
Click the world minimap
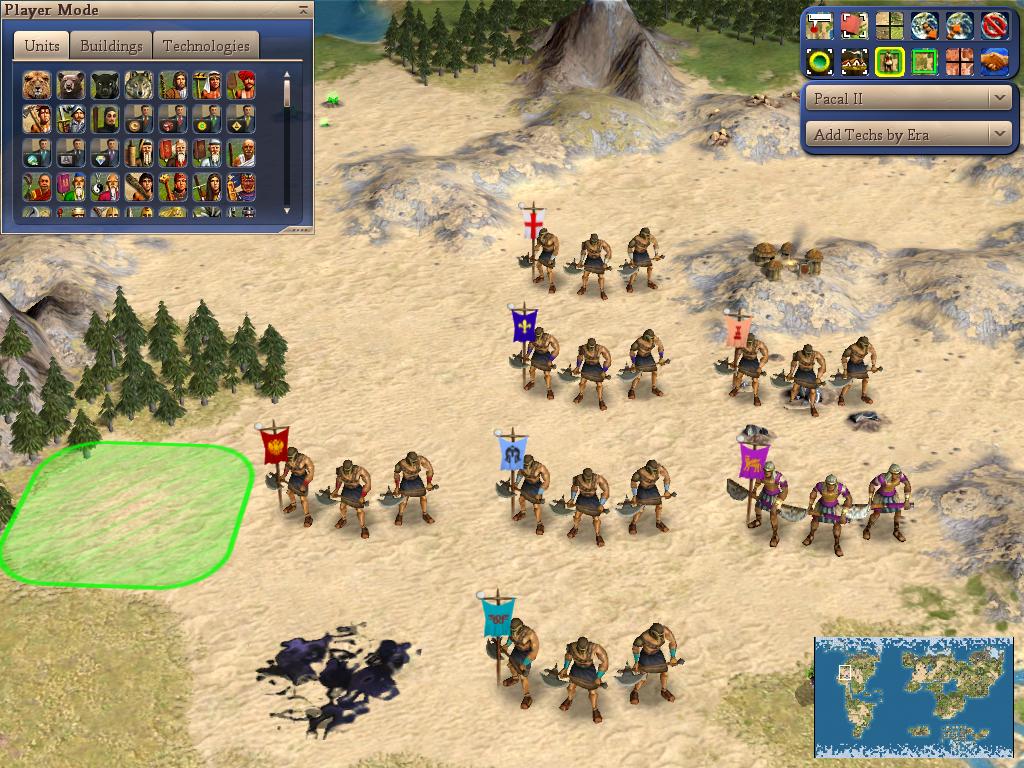click(x=914, y=696)
